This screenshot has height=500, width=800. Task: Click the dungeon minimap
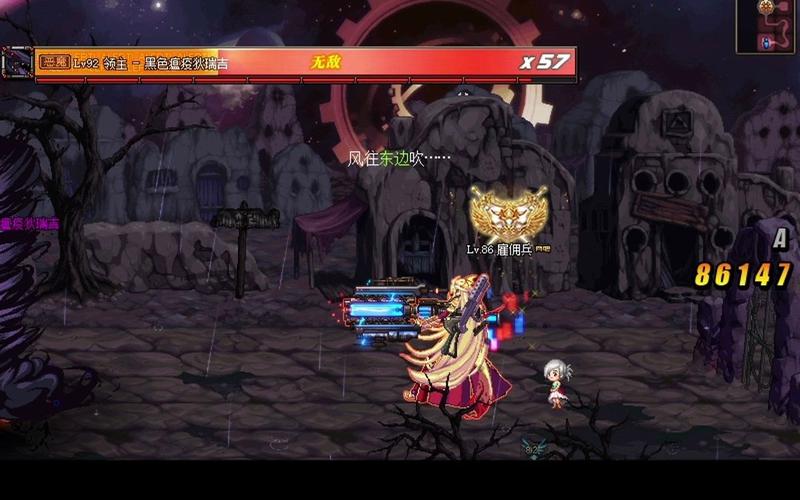coord(766,26)
